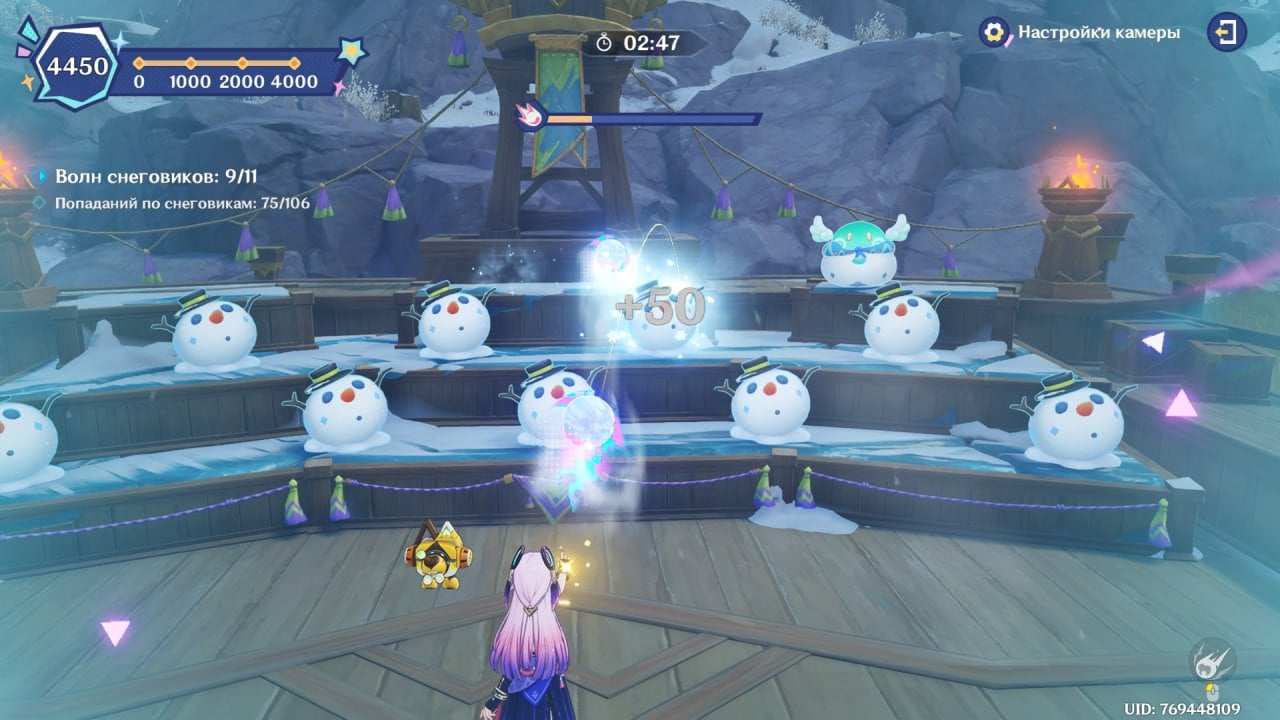
Task: Activate the snowball throw skill icon
Action: (1212, 659)
